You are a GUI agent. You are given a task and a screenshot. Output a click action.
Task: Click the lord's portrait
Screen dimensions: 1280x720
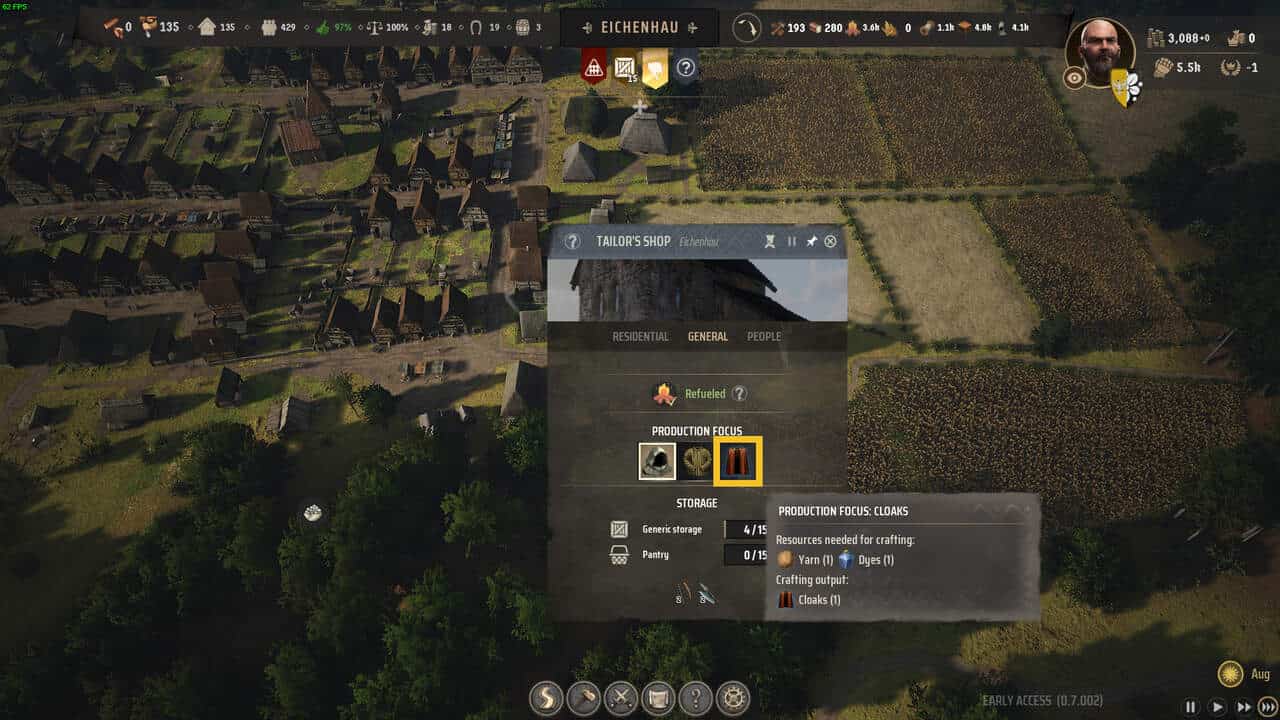(x=1100, y=52)
